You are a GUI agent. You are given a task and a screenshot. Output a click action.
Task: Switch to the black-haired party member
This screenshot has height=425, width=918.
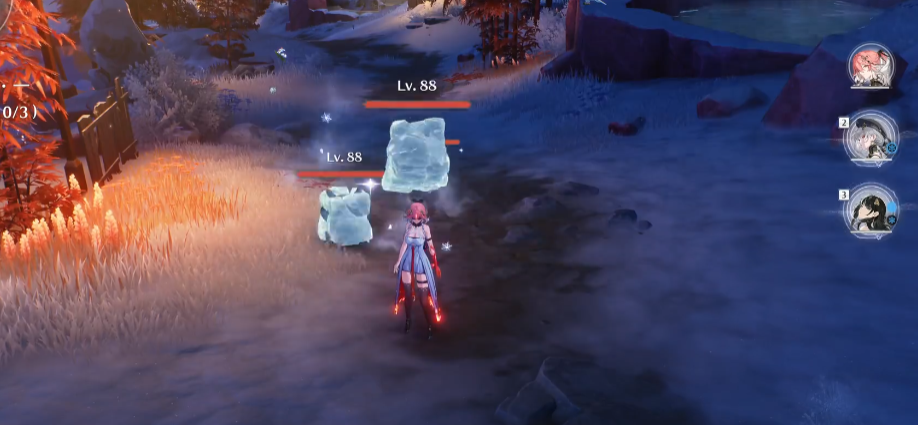pos(869,211)
